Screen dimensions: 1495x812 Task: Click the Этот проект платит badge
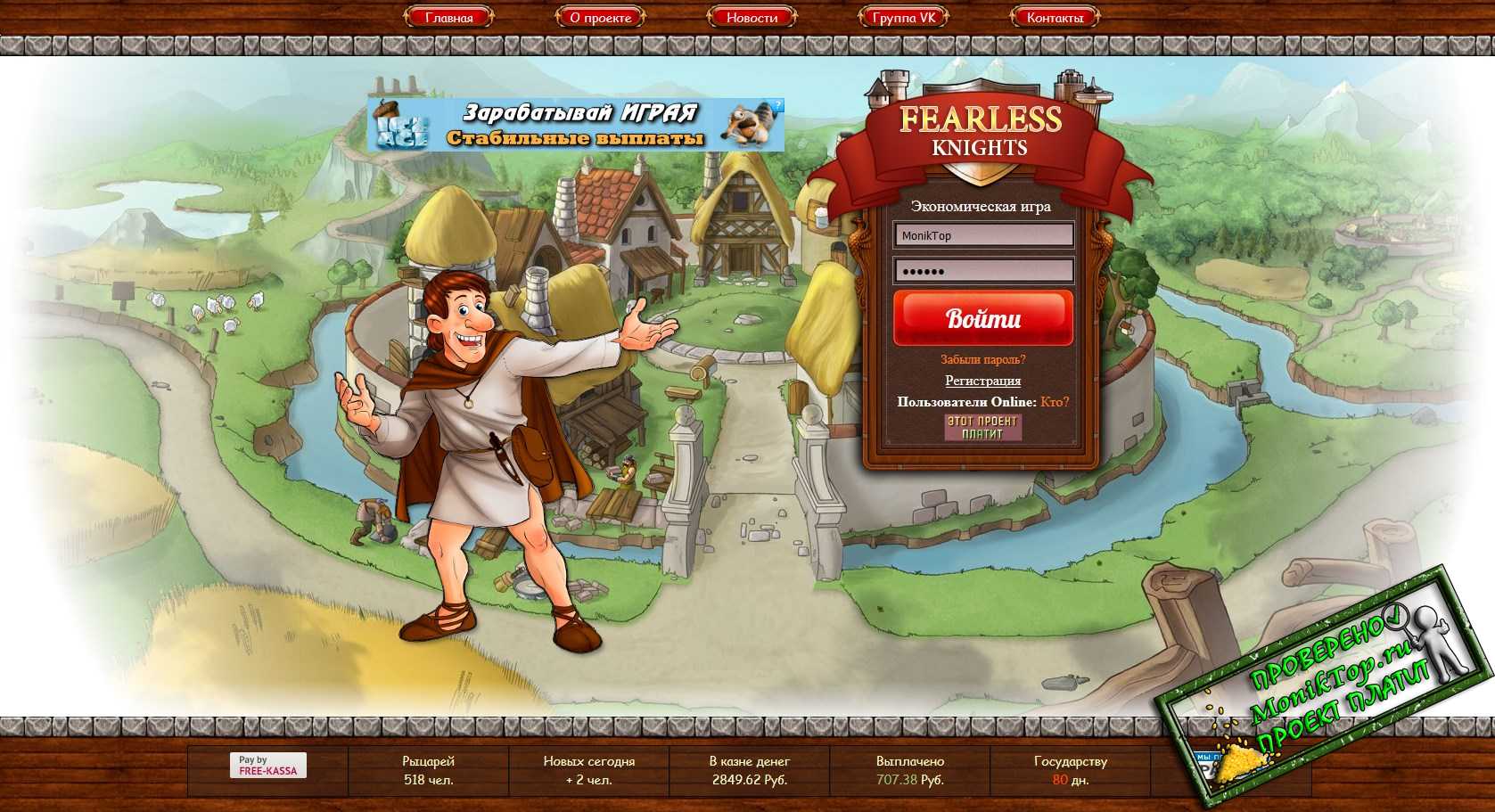point(982,427)
